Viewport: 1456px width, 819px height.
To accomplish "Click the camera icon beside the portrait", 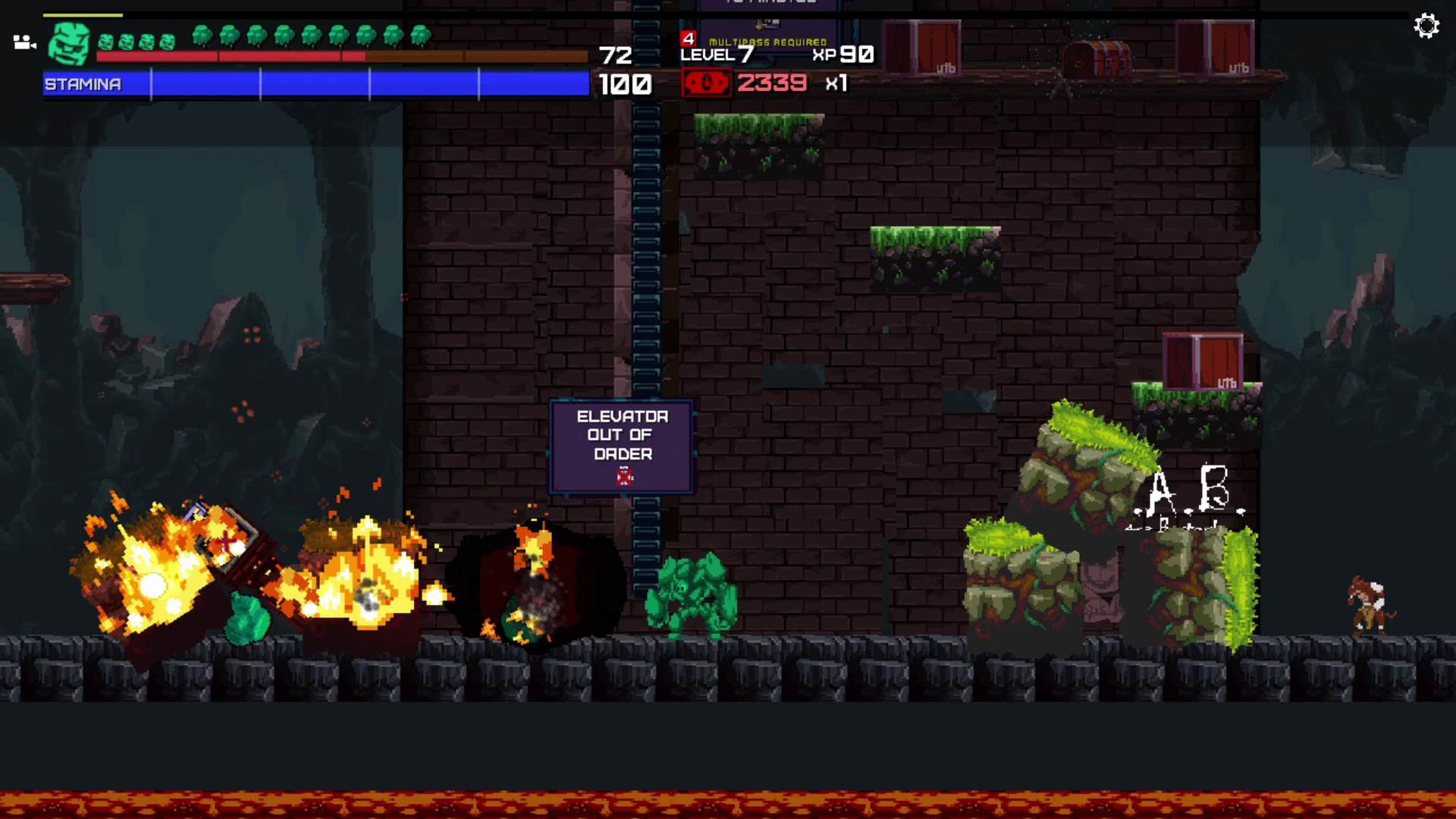I will [24, 42].
